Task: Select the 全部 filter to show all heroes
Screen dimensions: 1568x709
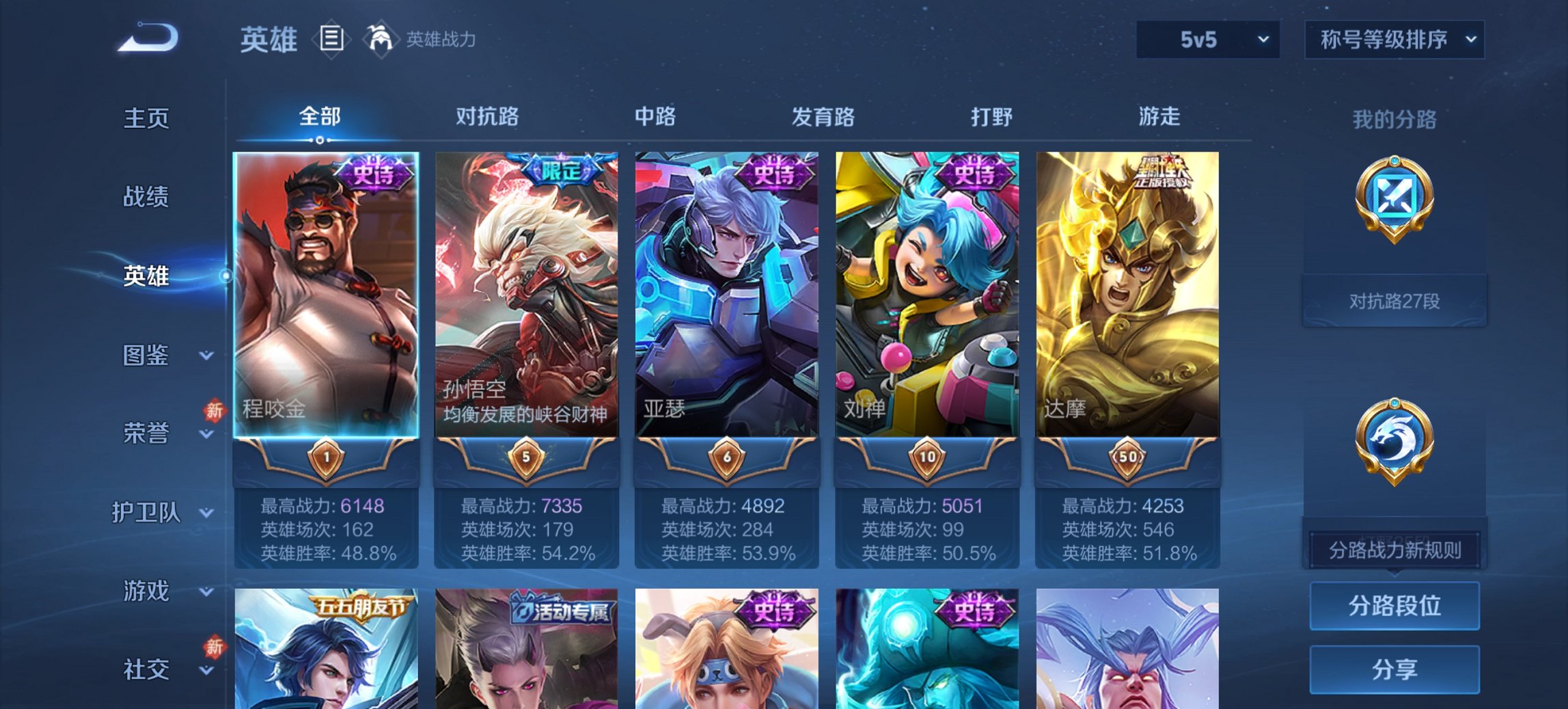Action: click(319, 117)
